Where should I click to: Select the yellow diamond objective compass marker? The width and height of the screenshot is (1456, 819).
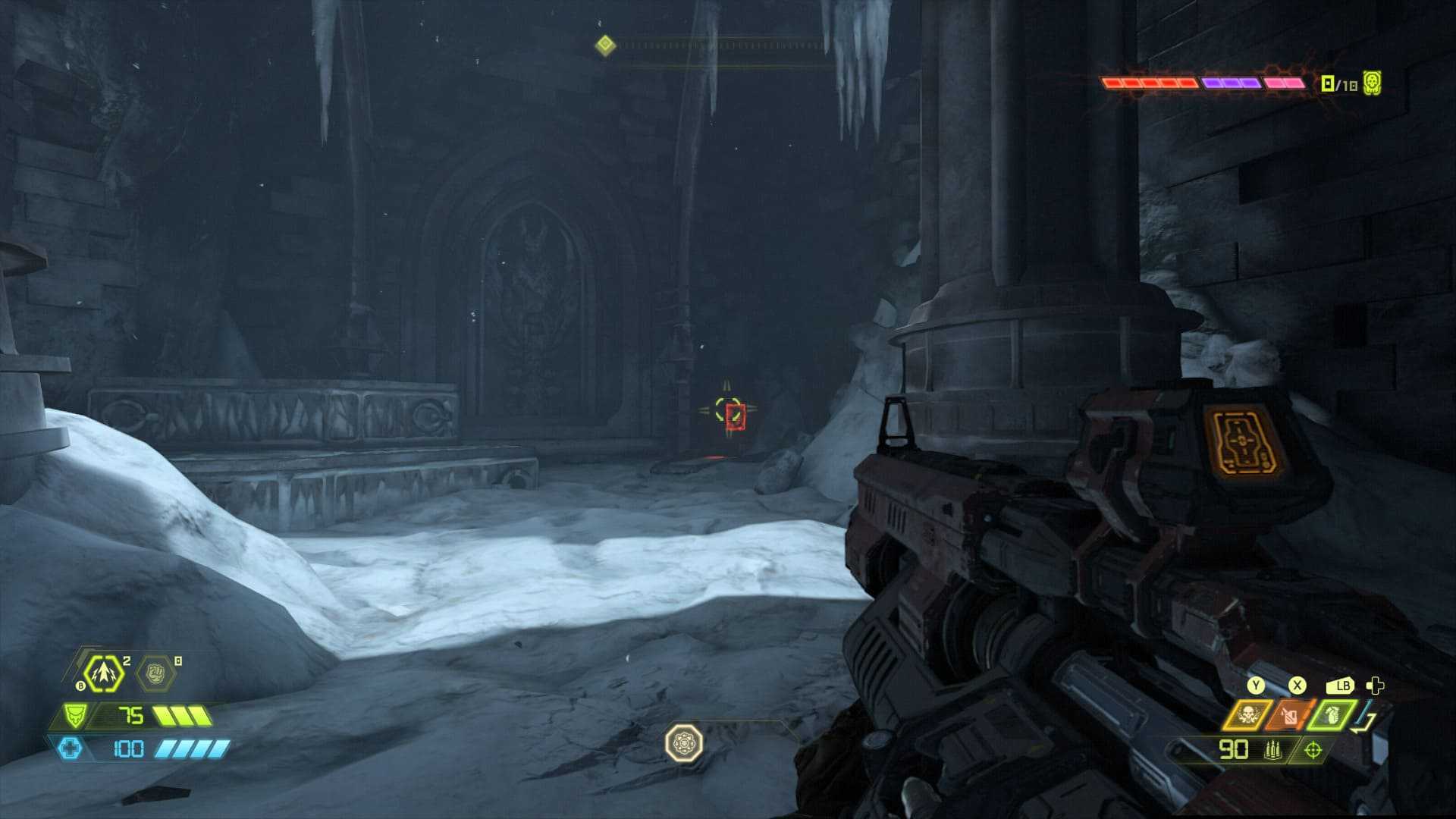pos(605,45)
